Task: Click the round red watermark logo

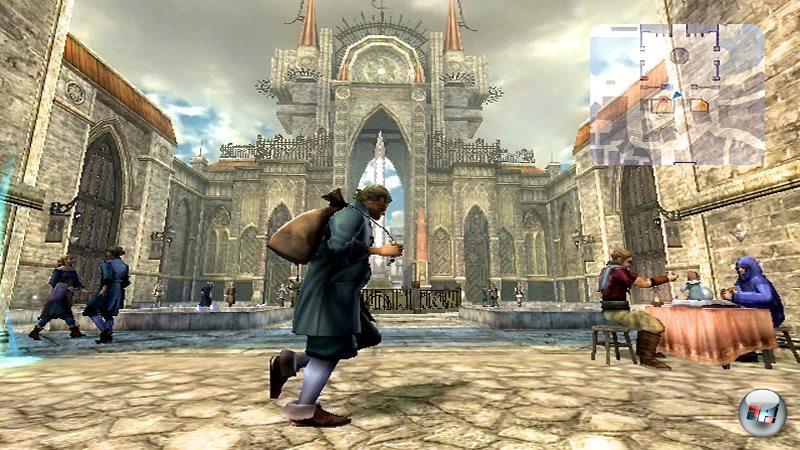Action: (x=761, y=411)
